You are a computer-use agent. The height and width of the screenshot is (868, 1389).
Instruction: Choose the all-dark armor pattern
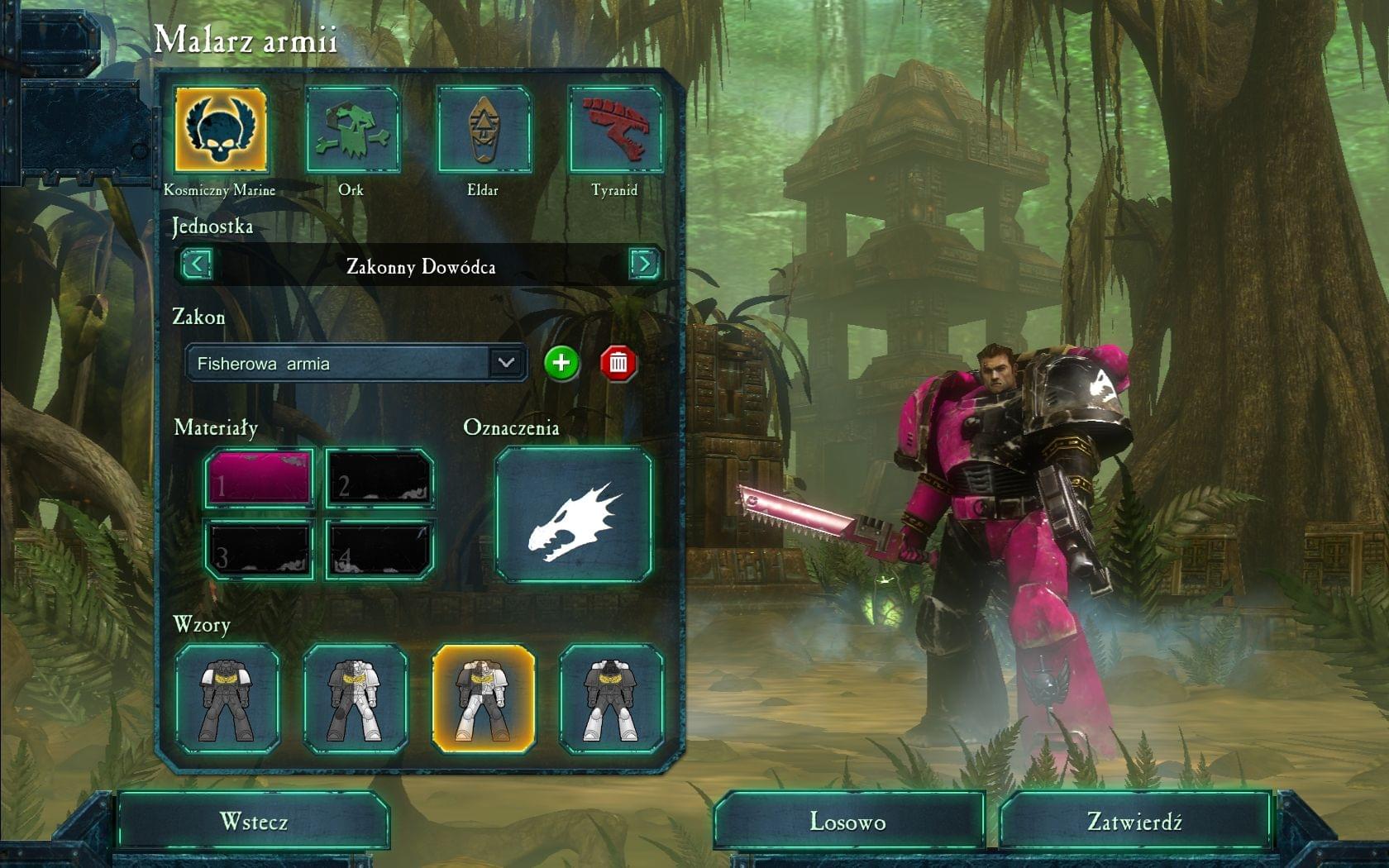(227, 699)
